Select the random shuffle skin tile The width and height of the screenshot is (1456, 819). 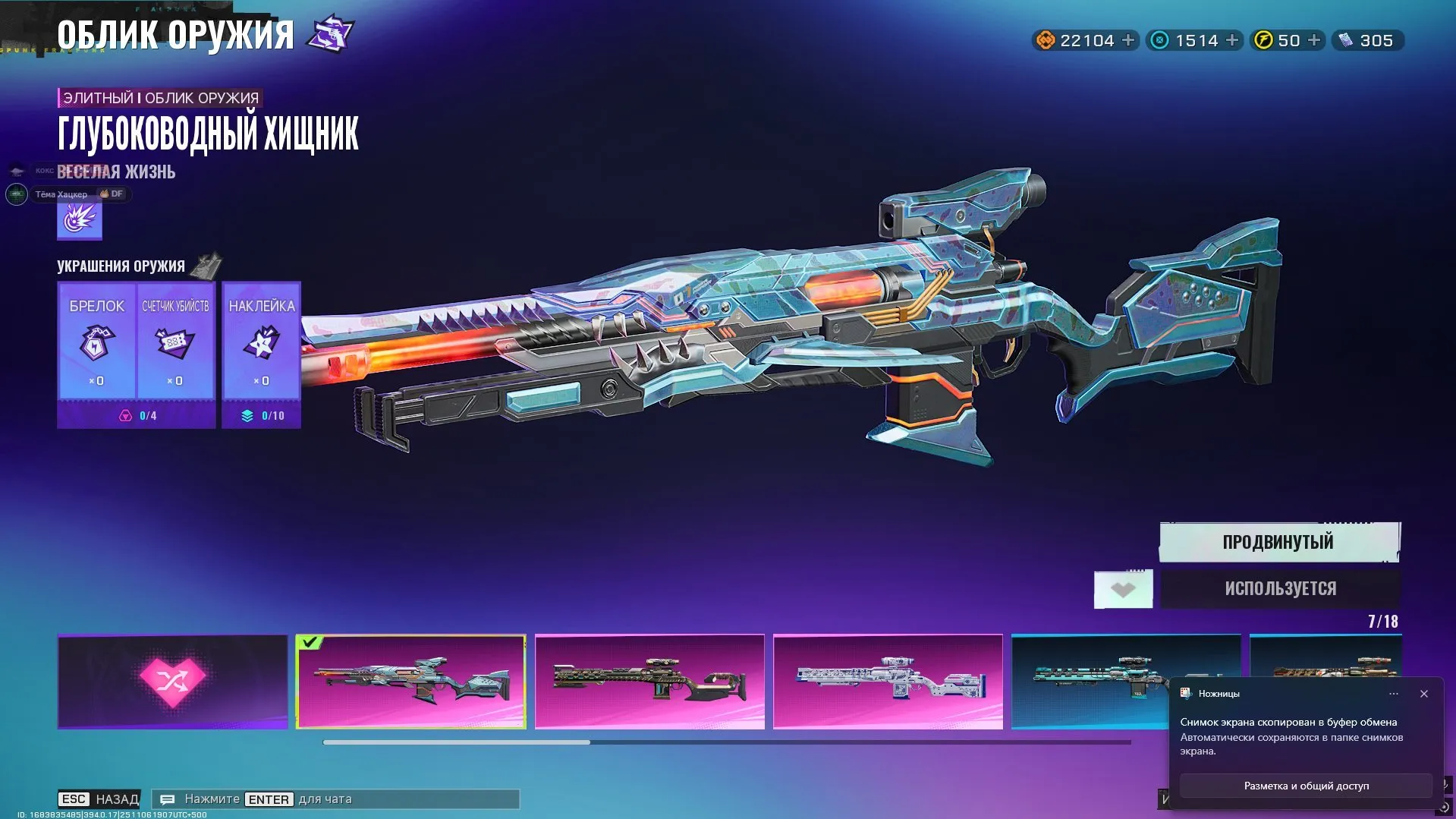click(x=173, y=682)
